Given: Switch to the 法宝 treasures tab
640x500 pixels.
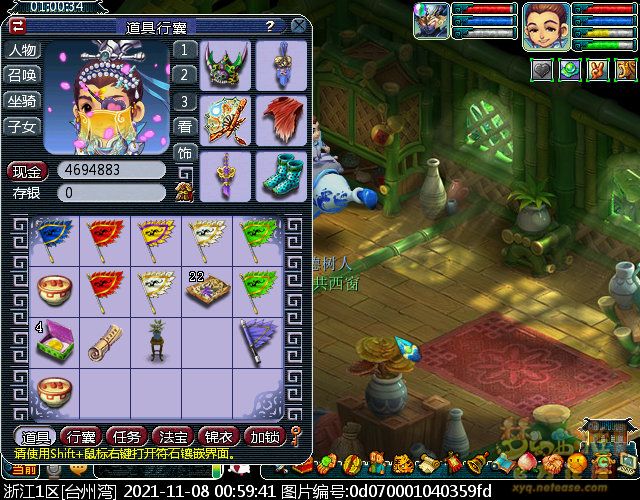Looking at the screenshot, I should click(171, 436).
